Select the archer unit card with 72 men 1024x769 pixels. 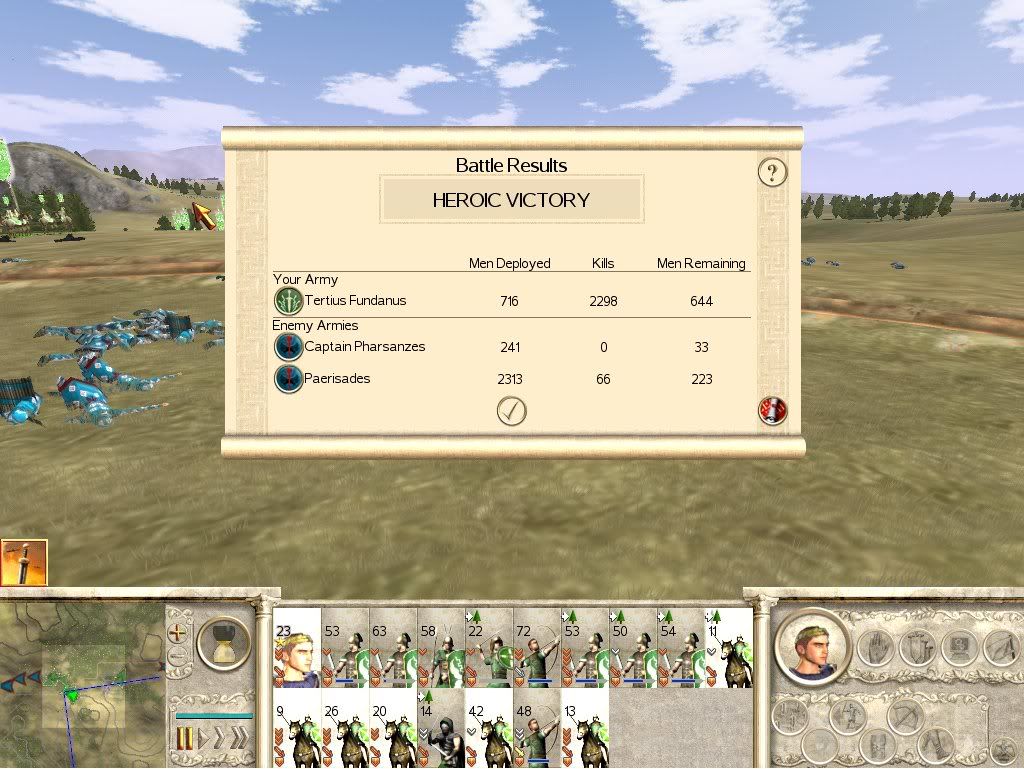point(537,650)
